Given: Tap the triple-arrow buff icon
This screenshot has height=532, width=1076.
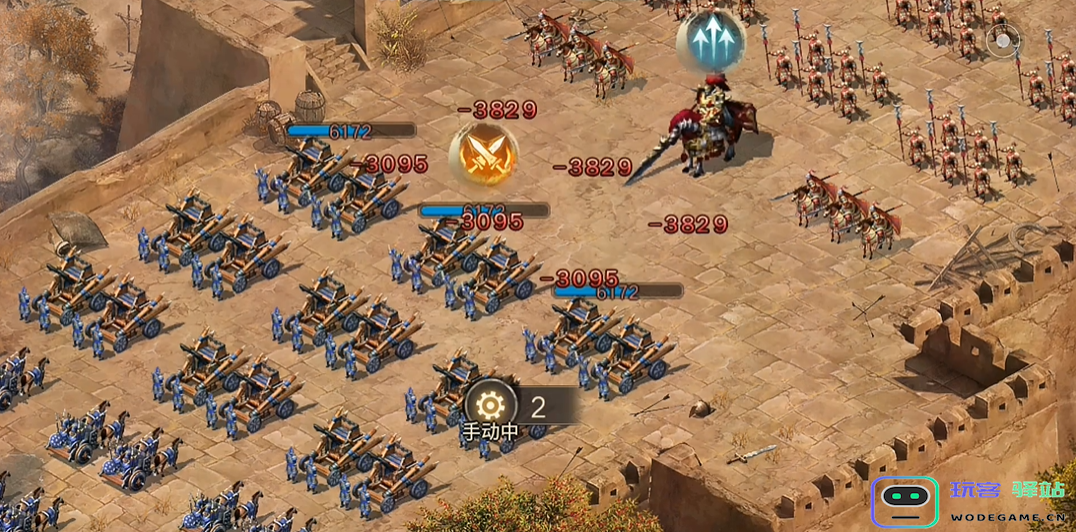Looking at the screenshot, I should [710, 42].
